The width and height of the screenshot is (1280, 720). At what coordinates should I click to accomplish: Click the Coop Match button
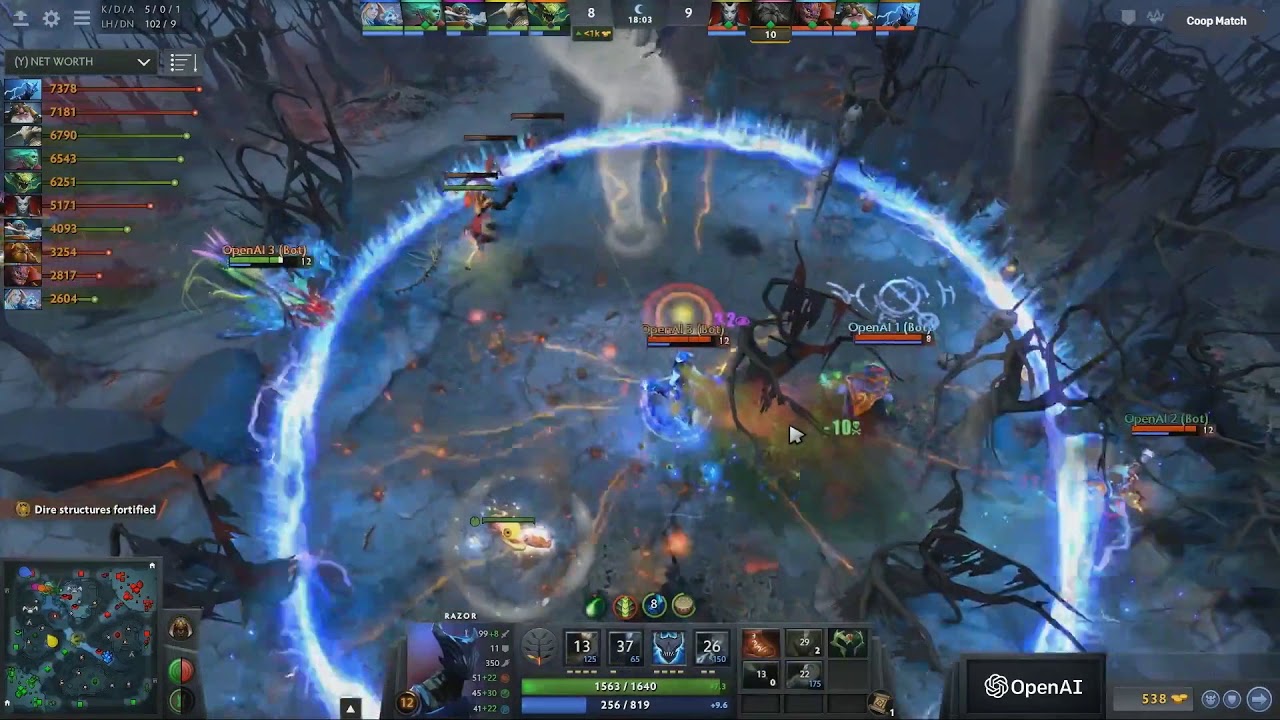pos(1215,20)
